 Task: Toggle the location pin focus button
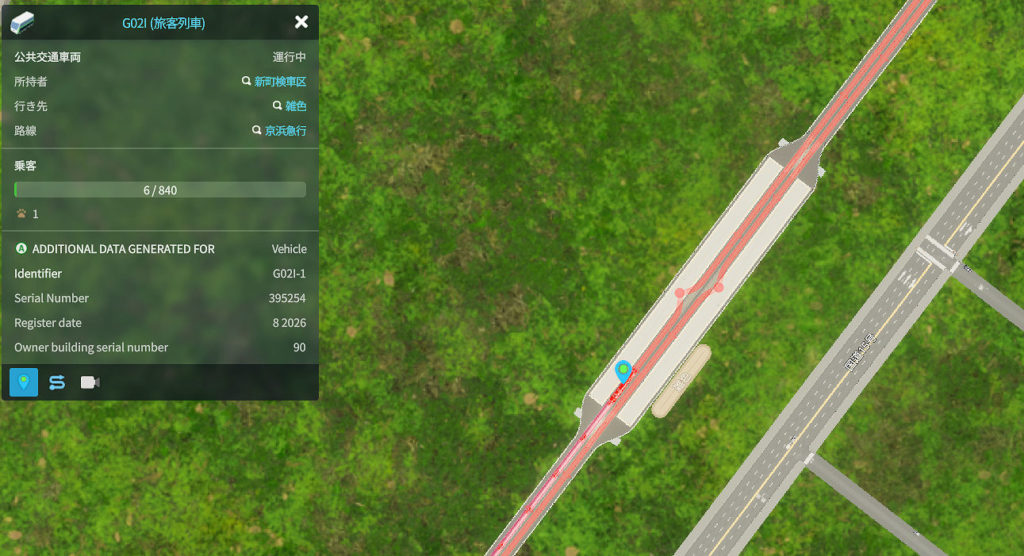coord(24,382)
